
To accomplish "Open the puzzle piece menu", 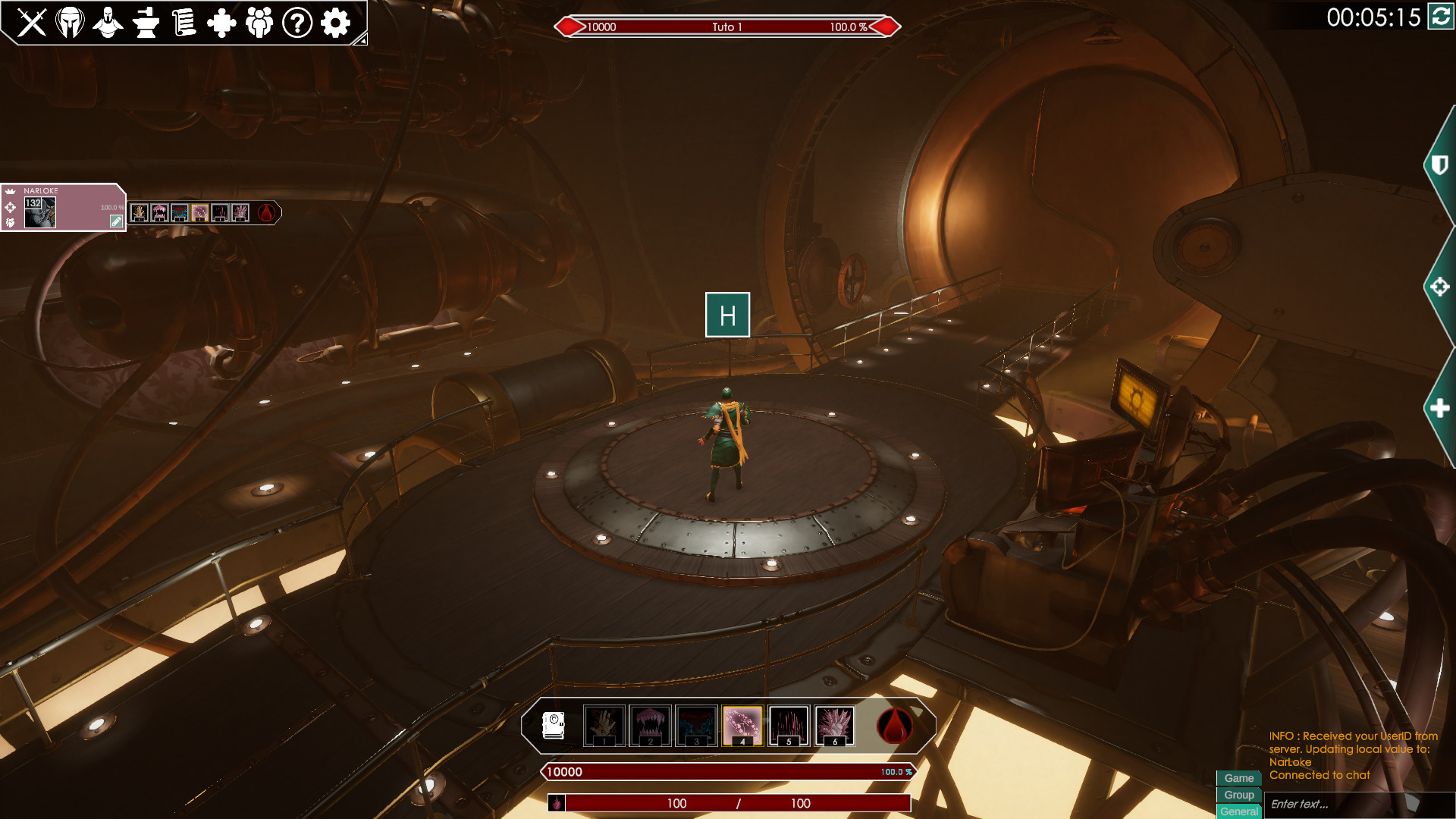I will pyautogui.click(x=221, y=23).
